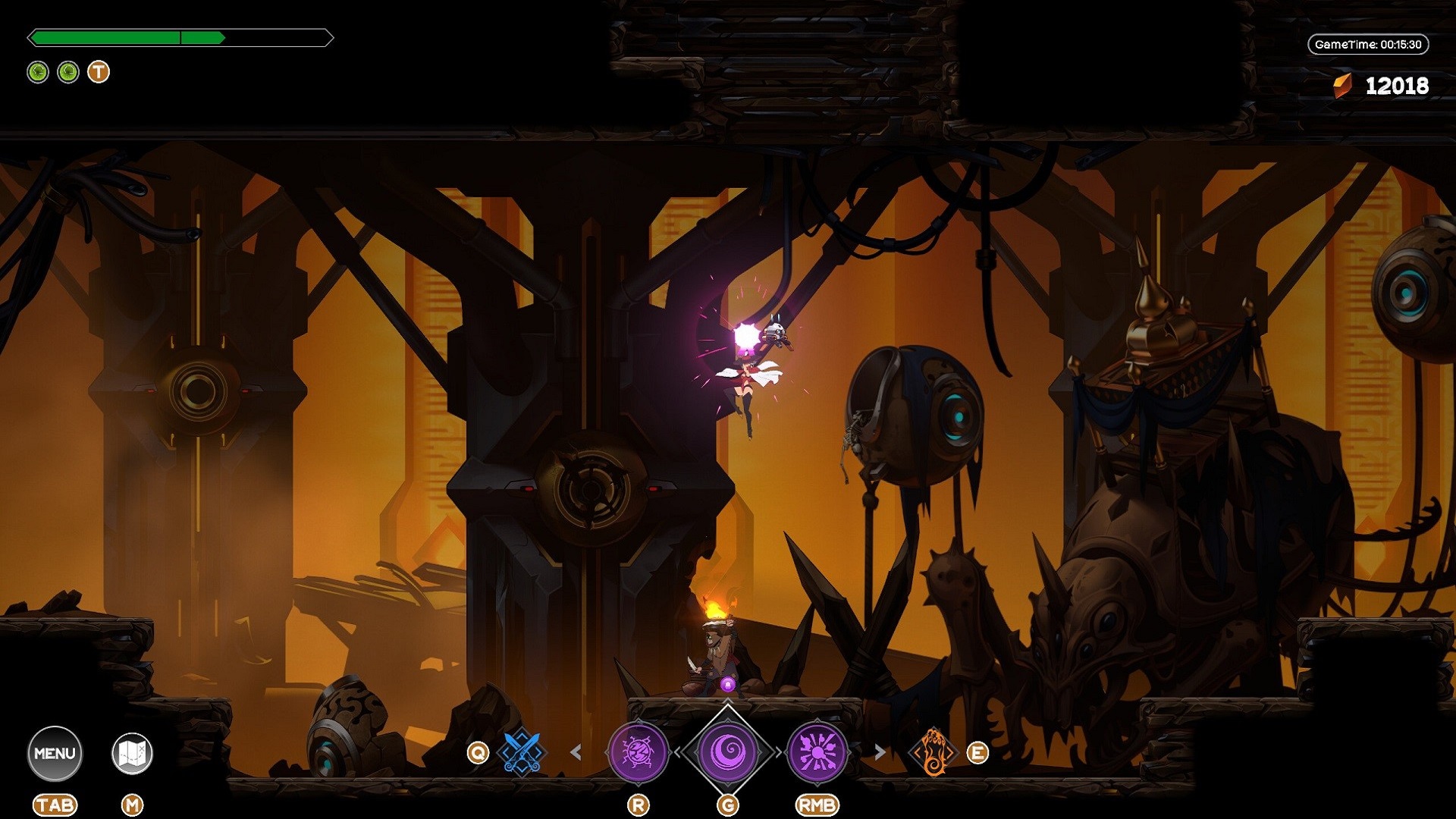This screenshot has height=819, width=1456.
Task: Open the MENU button
Action: pyautogui.click(x=55, y=753)
